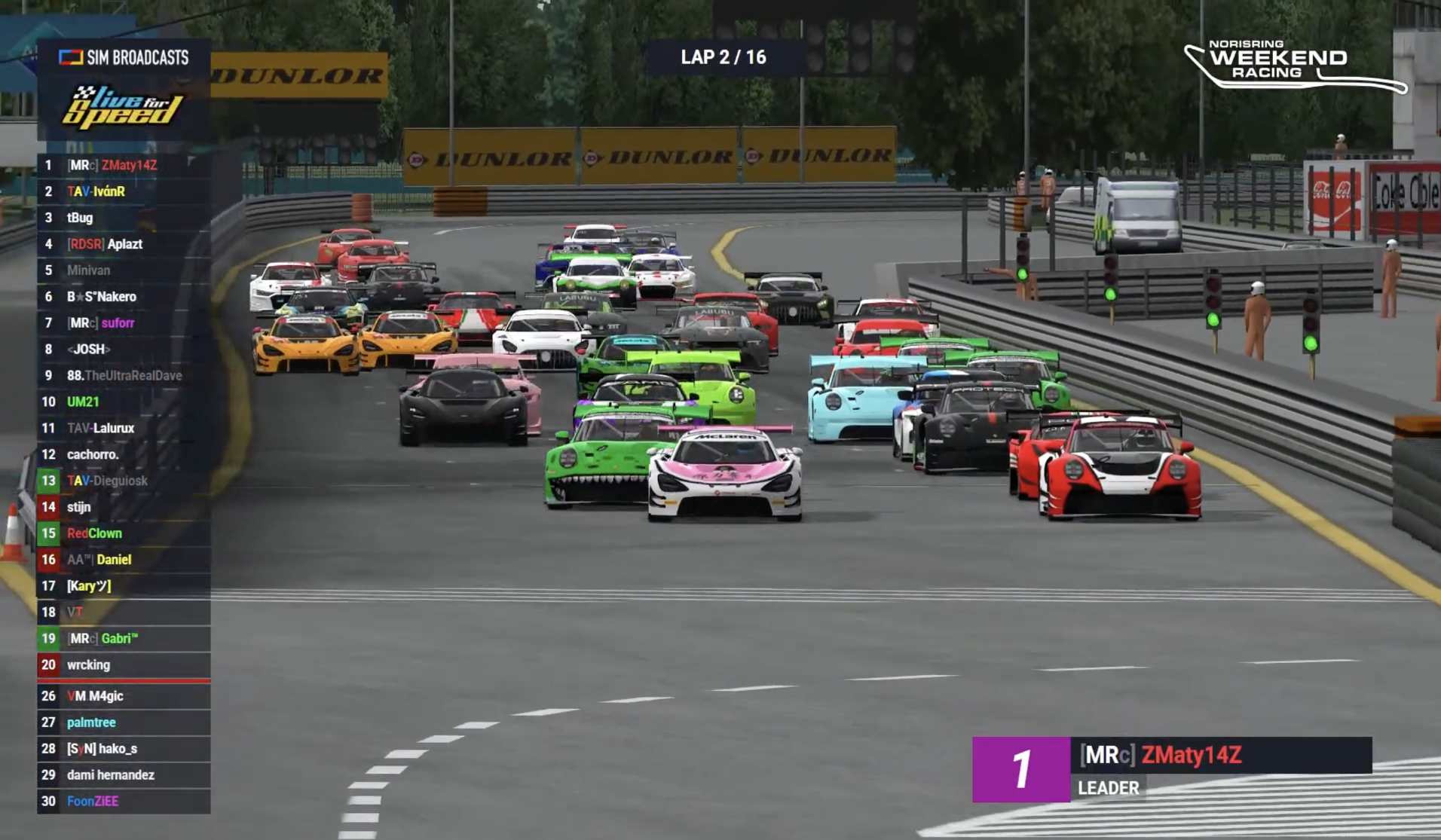Select UM21 from the leaderboard
The width and height of the screenshot is (1441, 840).
pos(124,402)
